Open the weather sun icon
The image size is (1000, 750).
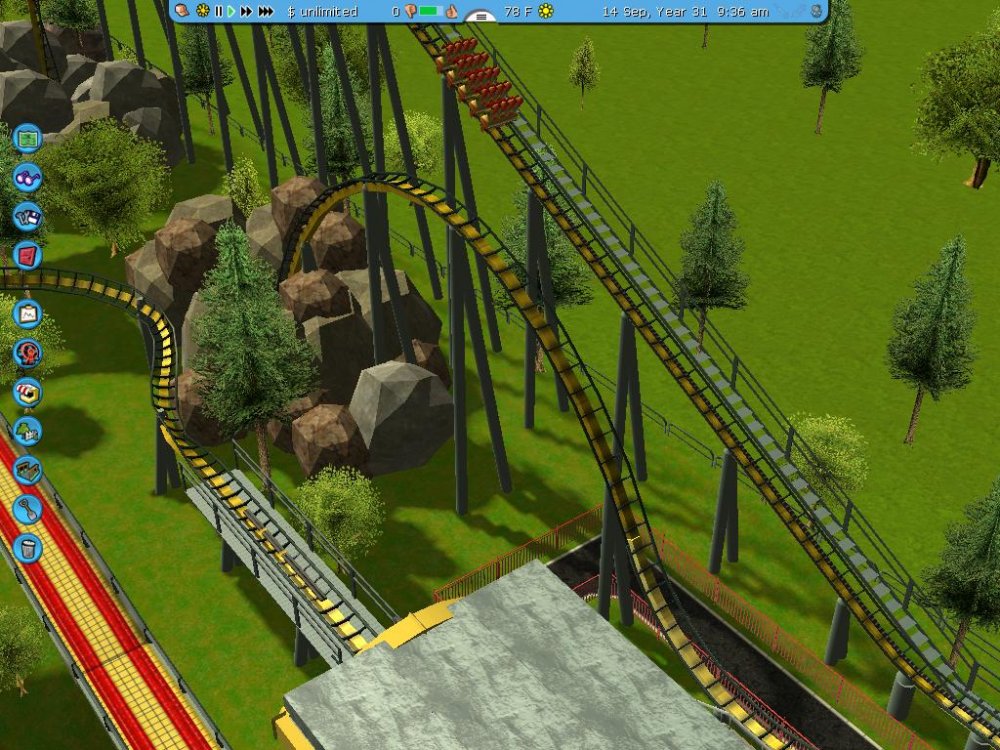pos(546,11)
